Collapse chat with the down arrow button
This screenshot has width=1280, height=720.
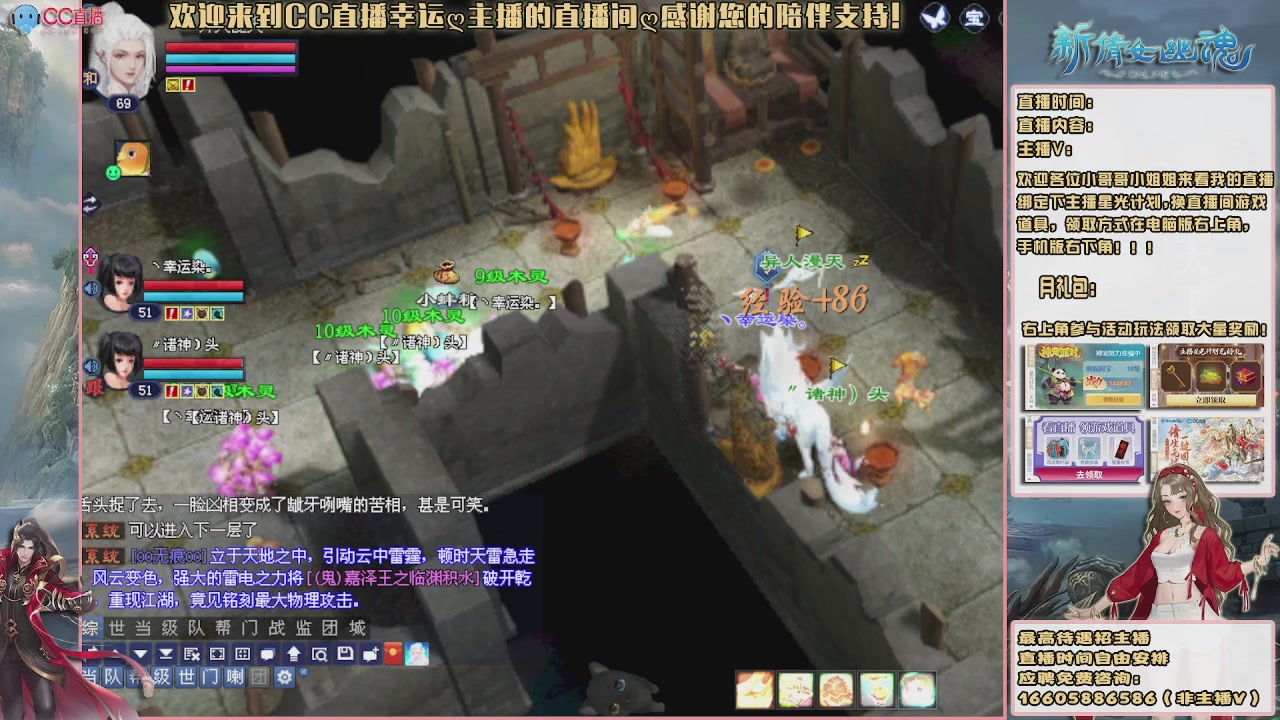point(141,653)
